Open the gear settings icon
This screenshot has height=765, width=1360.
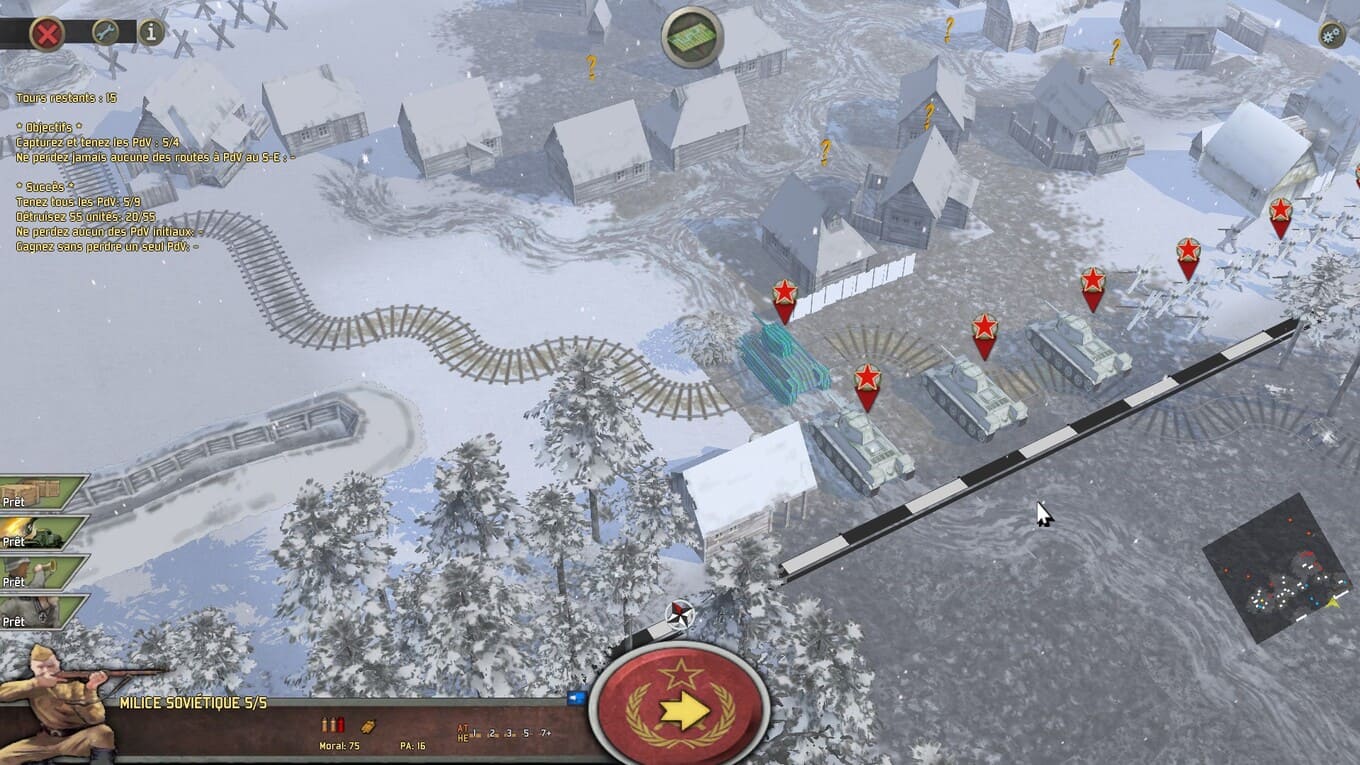[x=1331, y=34]
